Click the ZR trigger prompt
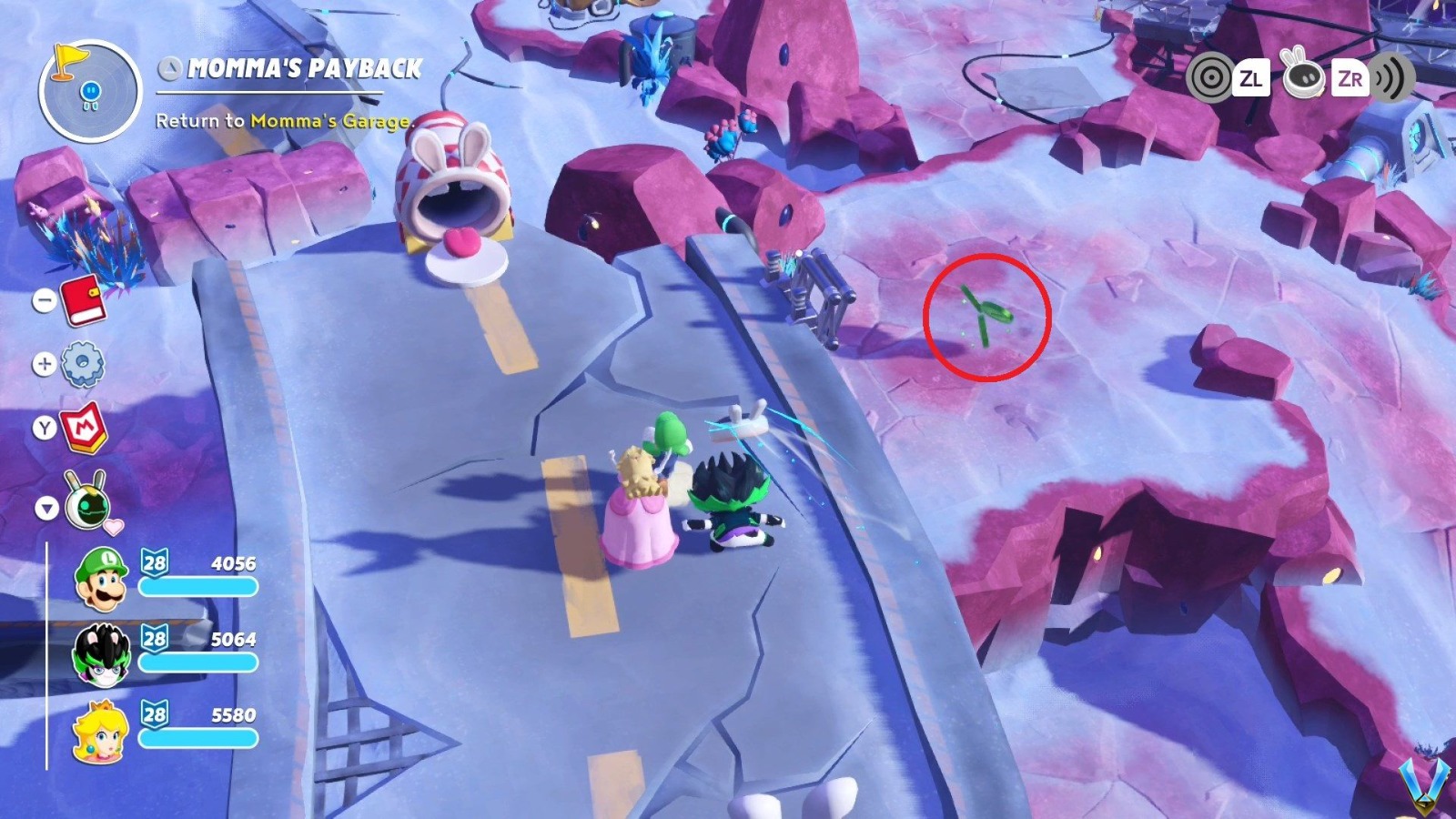The height and width of the screenshot is (819, 1456). click(1350, 79)
